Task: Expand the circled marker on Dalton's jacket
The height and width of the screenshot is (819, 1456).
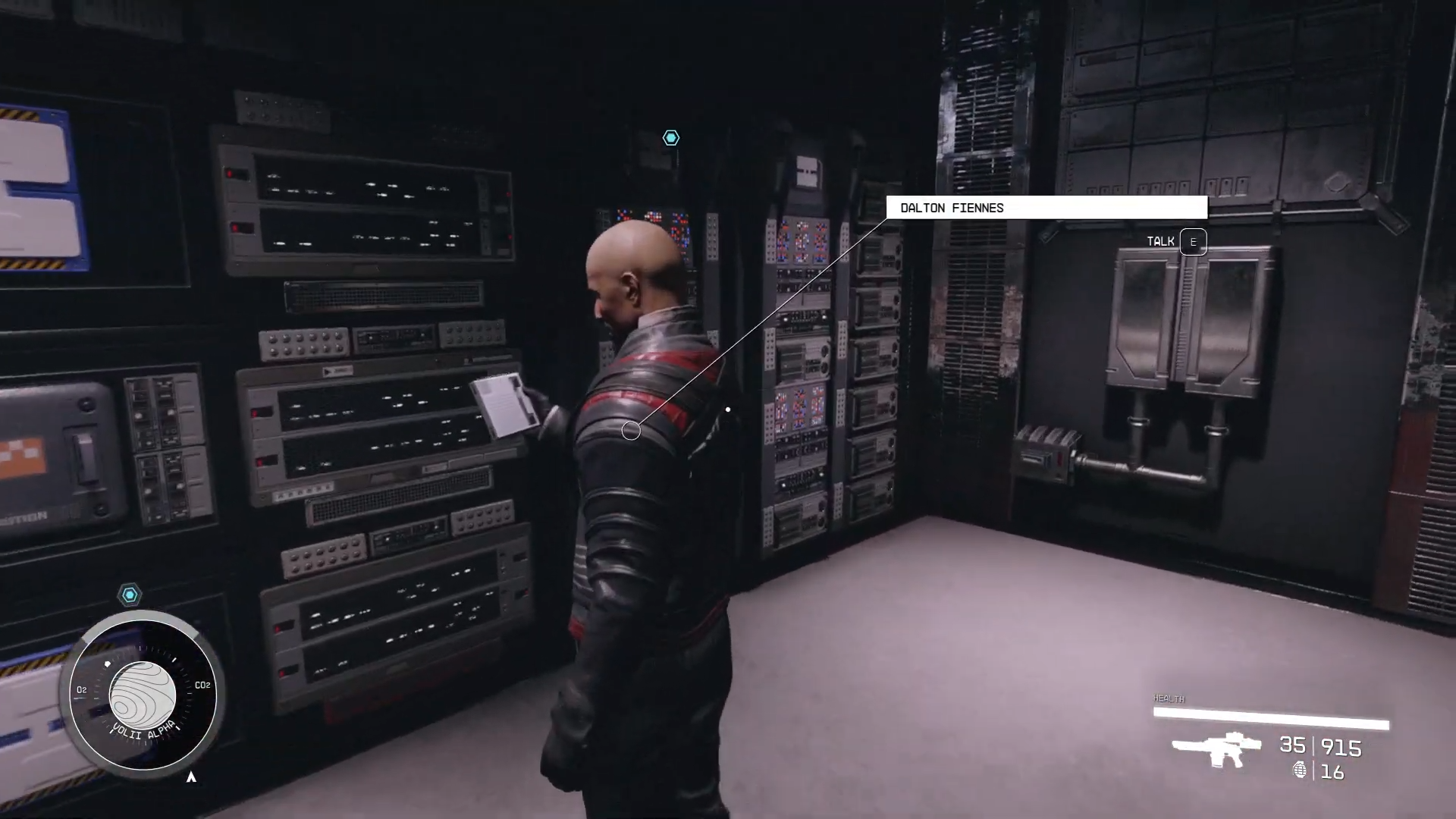Action: pos(632,430)
